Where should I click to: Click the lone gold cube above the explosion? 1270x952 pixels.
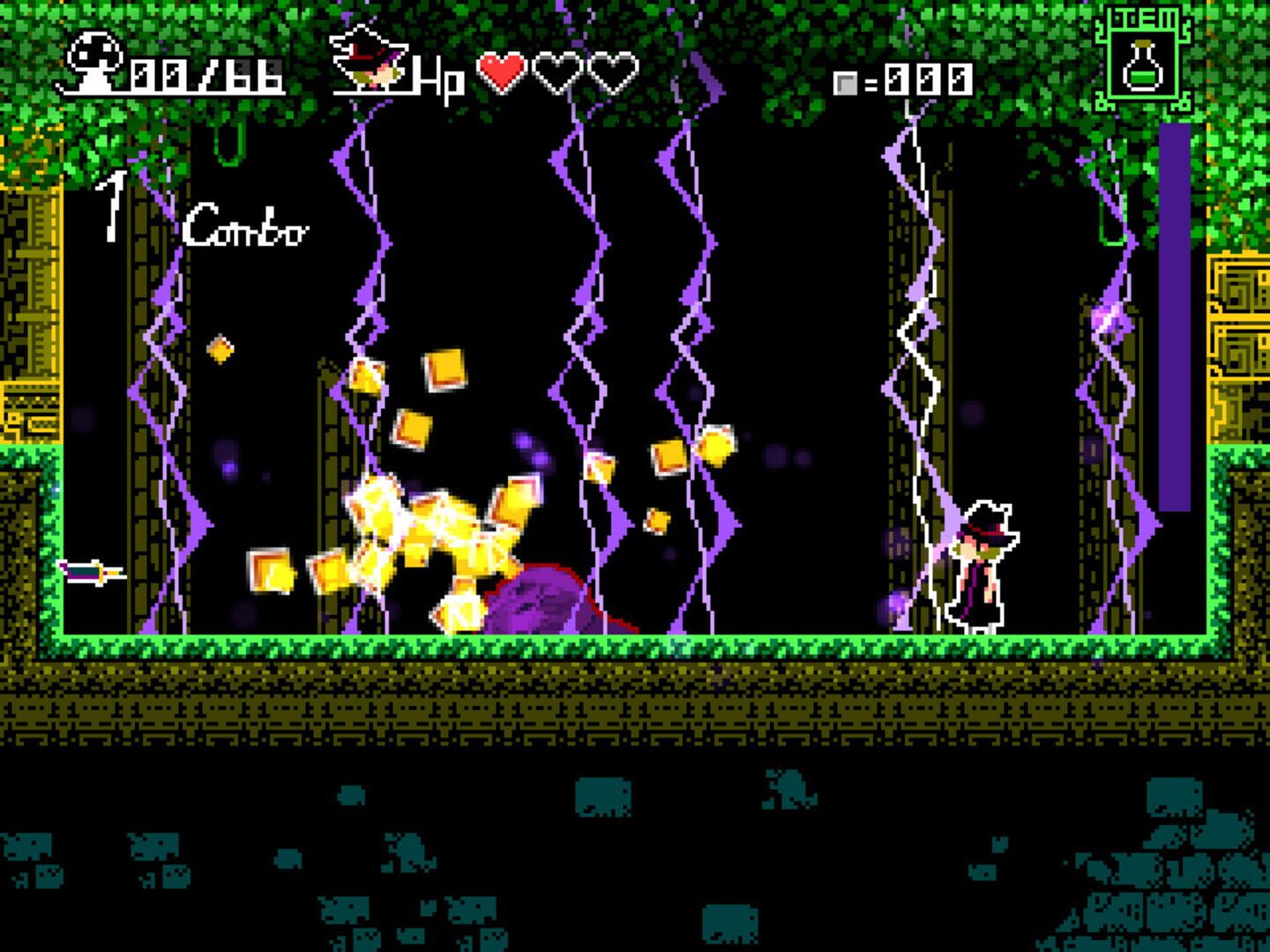click(220, 349)
